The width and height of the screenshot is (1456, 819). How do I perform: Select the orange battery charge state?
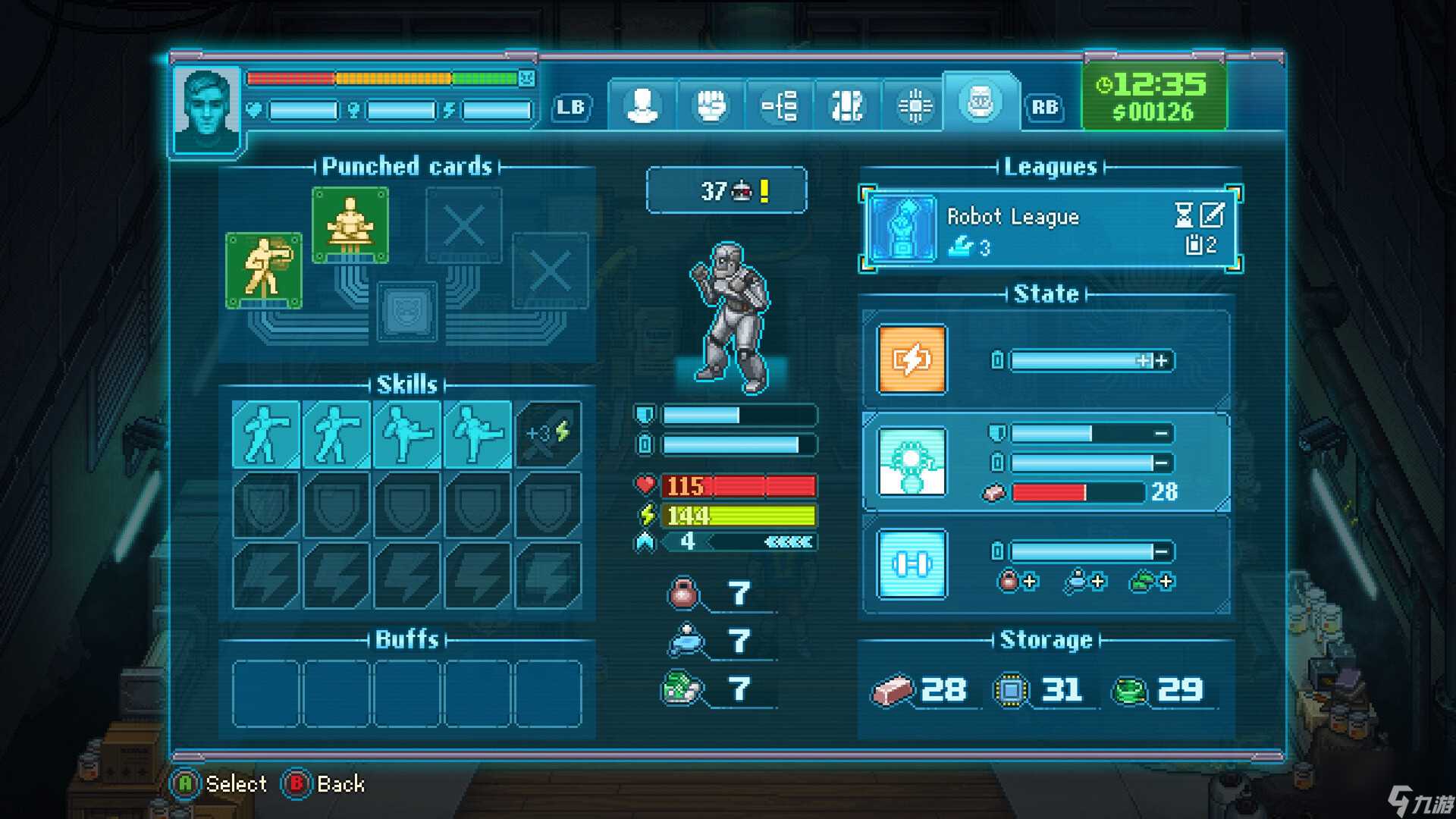(x=912, y=359)
